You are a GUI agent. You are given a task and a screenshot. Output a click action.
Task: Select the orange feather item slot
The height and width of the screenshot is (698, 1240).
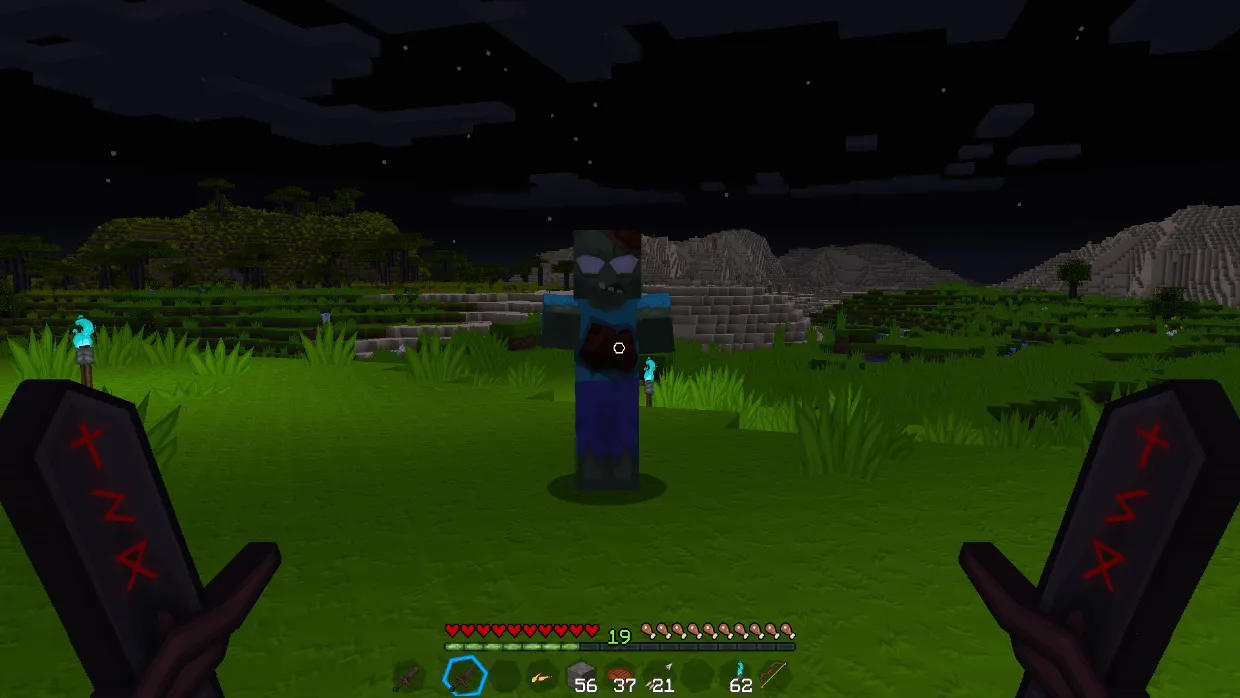[542, 677]
